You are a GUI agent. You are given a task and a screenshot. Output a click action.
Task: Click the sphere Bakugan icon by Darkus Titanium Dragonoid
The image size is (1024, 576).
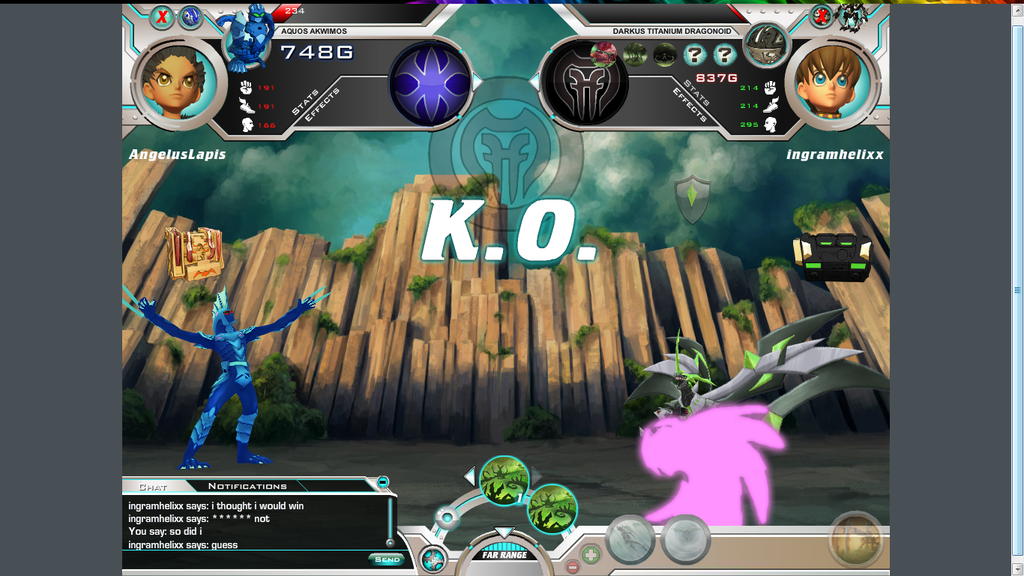click(765, 43)
